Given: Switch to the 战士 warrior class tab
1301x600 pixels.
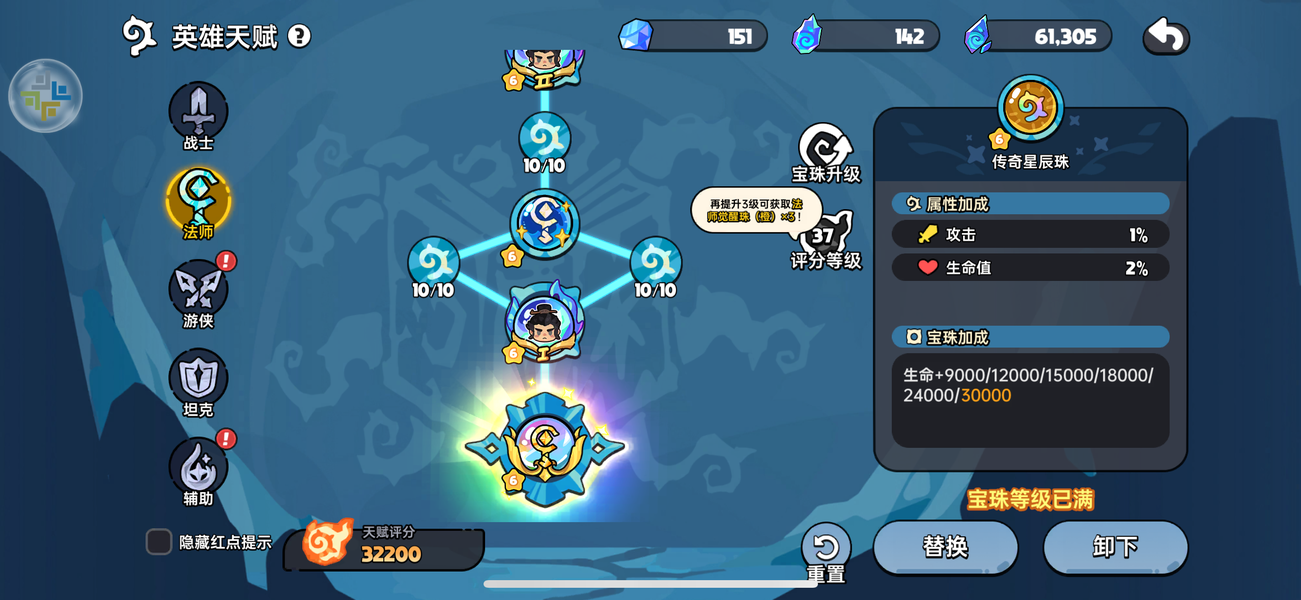Looking at the screenshot, I should [198, 112].
